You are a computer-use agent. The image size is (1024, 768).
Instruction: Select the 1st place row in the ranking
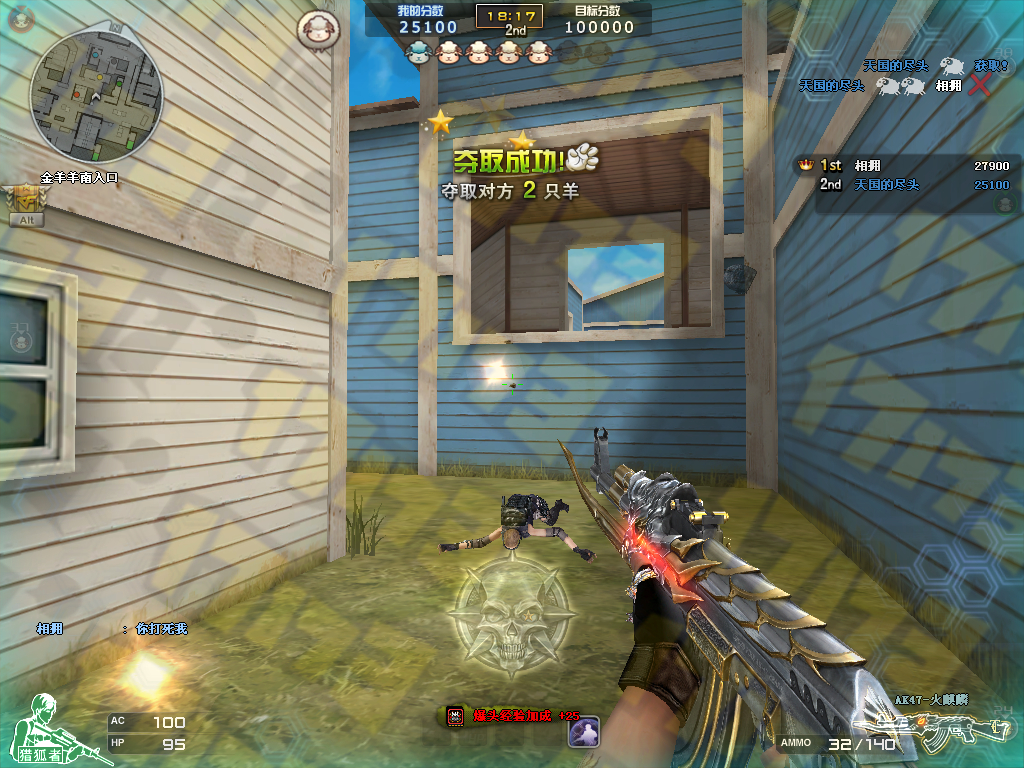(903, 166)
